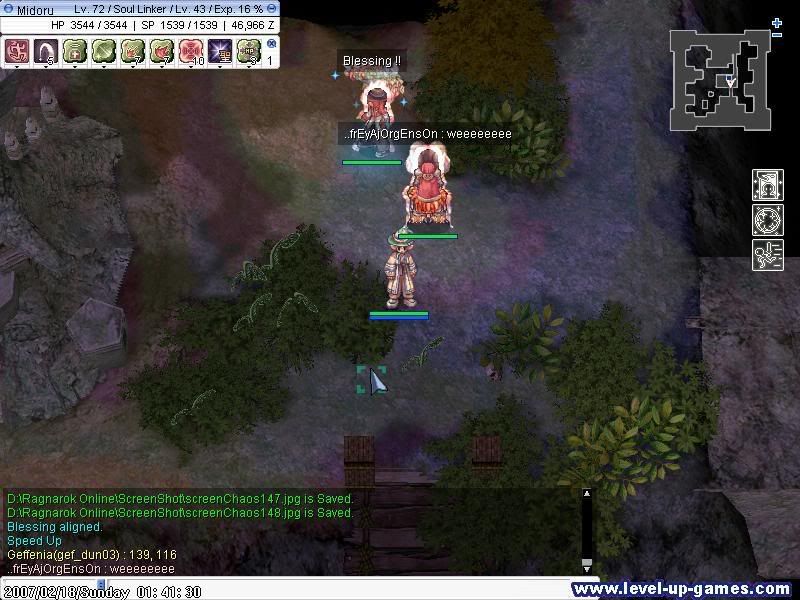800x600 pixels.
Task: Use the green HP item slot
Action: tap(249, 51)
